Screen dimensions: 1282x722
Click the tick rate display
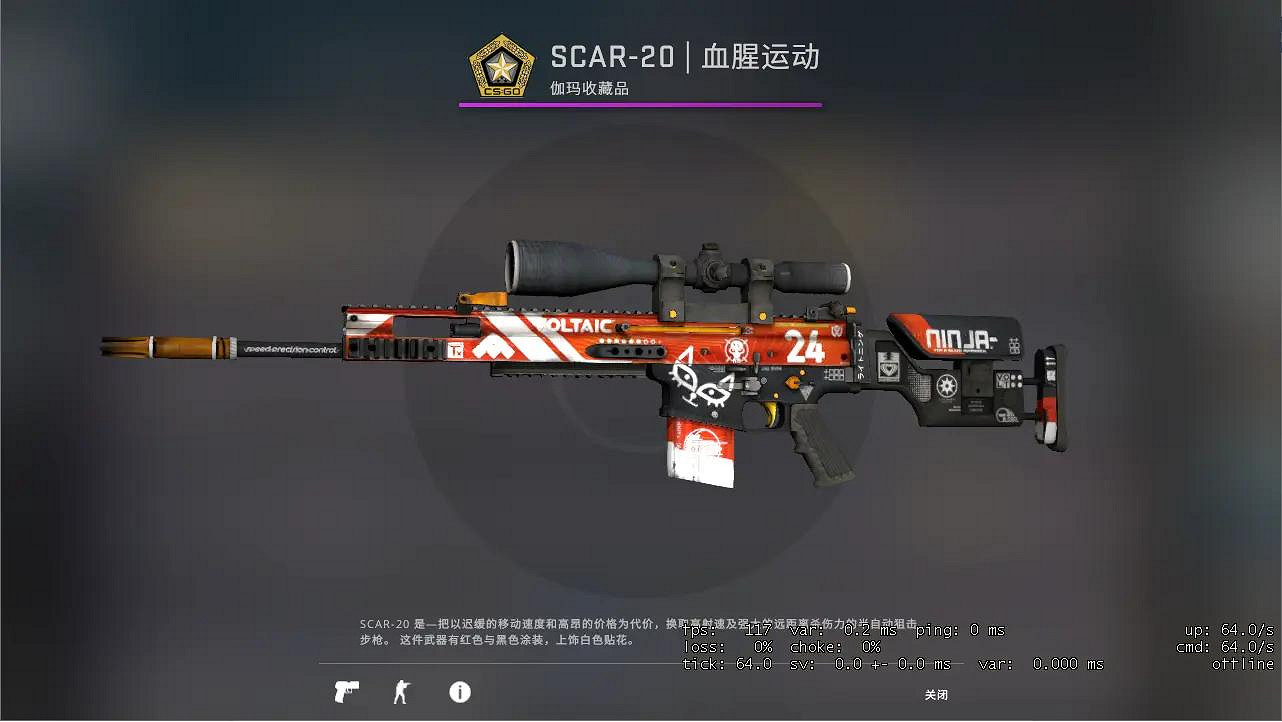click(727, 664)
